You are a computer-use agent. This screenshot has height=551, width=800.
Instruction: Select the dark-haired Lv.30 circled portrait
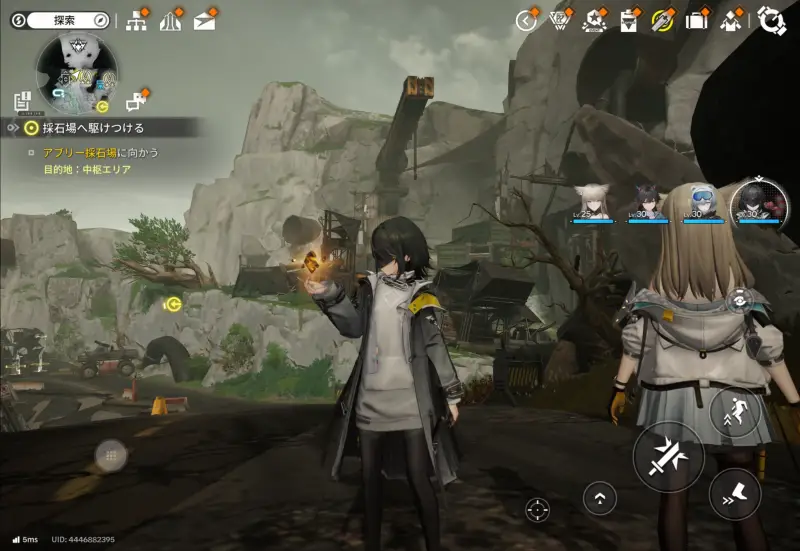click(758, 200)
